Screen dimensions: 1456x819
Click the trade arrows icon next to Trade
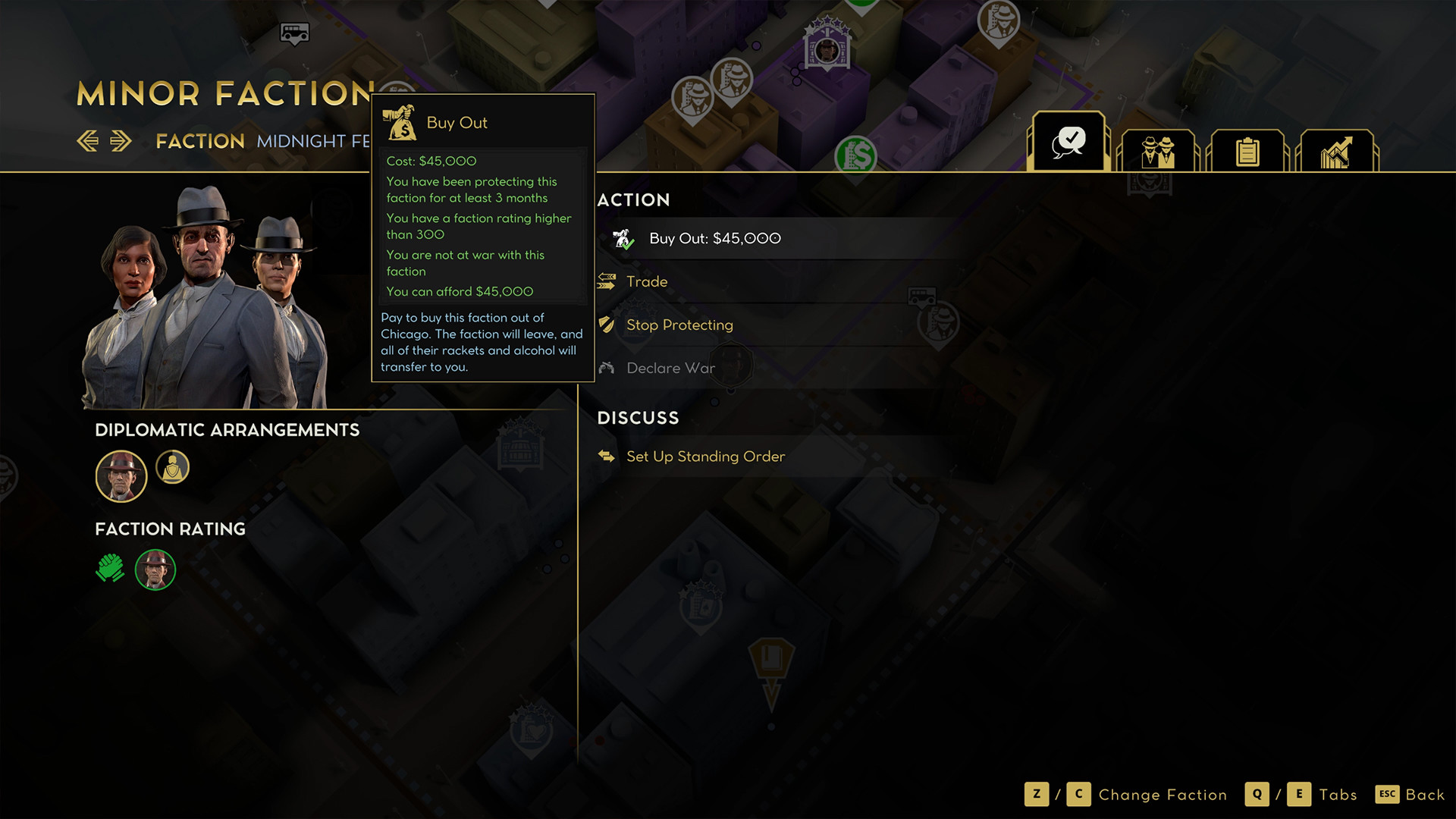(x=605, y=281)
